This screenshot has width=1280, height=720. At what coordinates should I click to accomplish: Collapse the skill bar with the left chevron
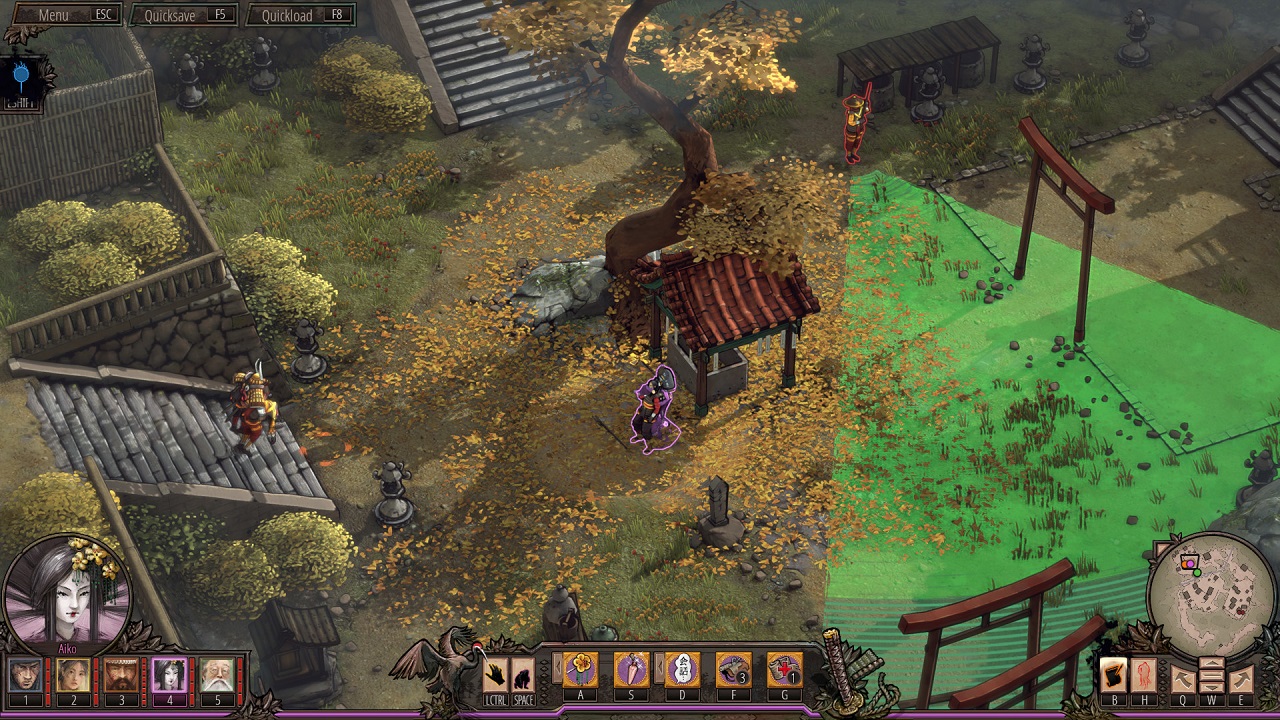pos(557,666)
